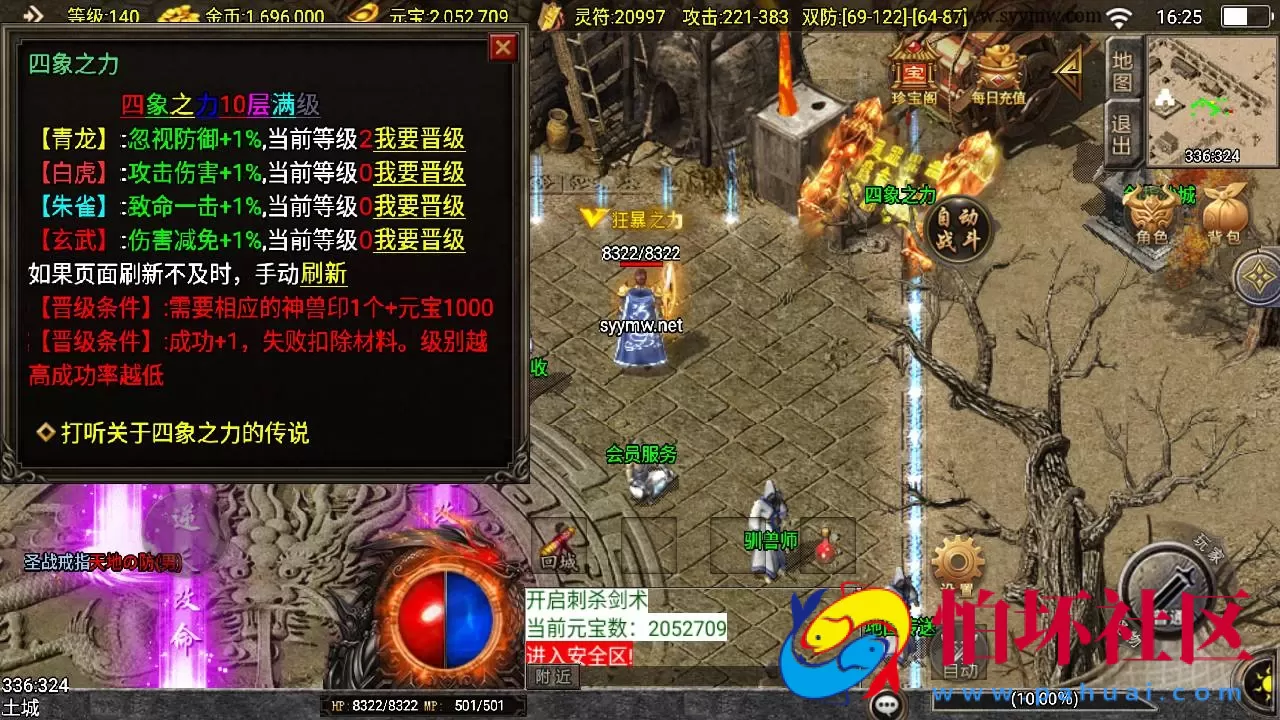Expand the 附近 nearby list

point(554,676)
